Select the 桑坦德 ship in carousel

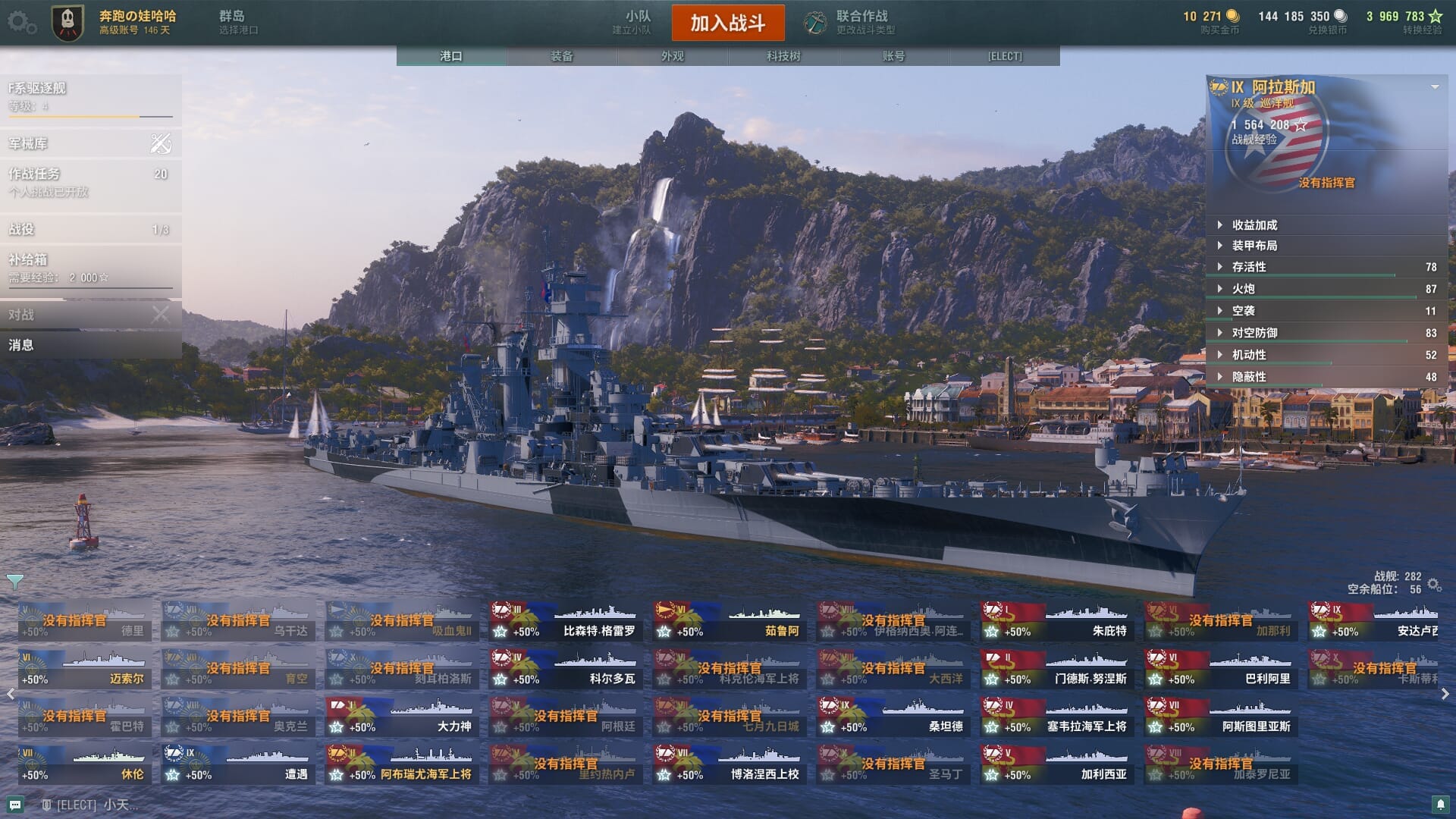[893, 717]
